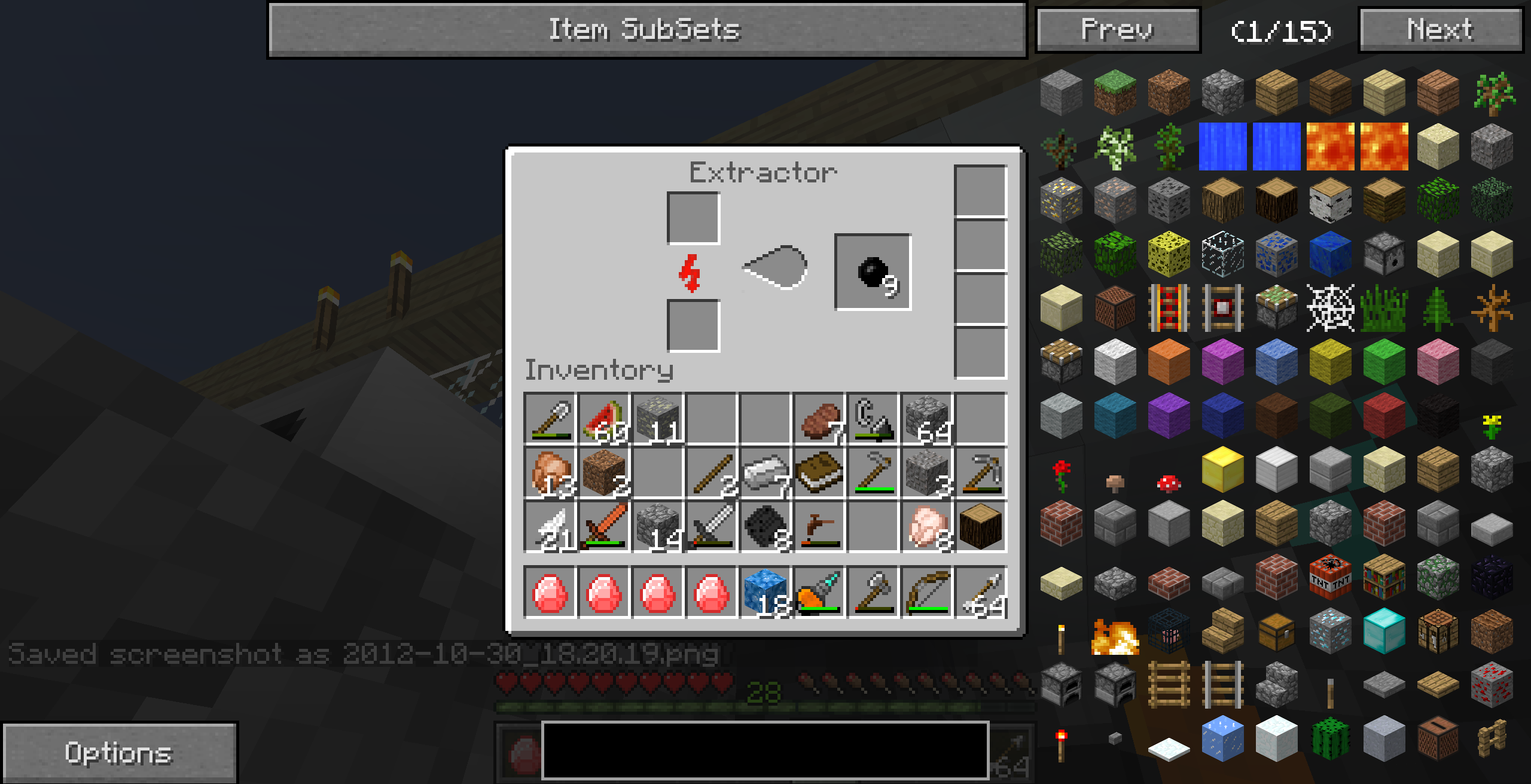Open the Item SubSets dropdown

(x=646, y=30)
